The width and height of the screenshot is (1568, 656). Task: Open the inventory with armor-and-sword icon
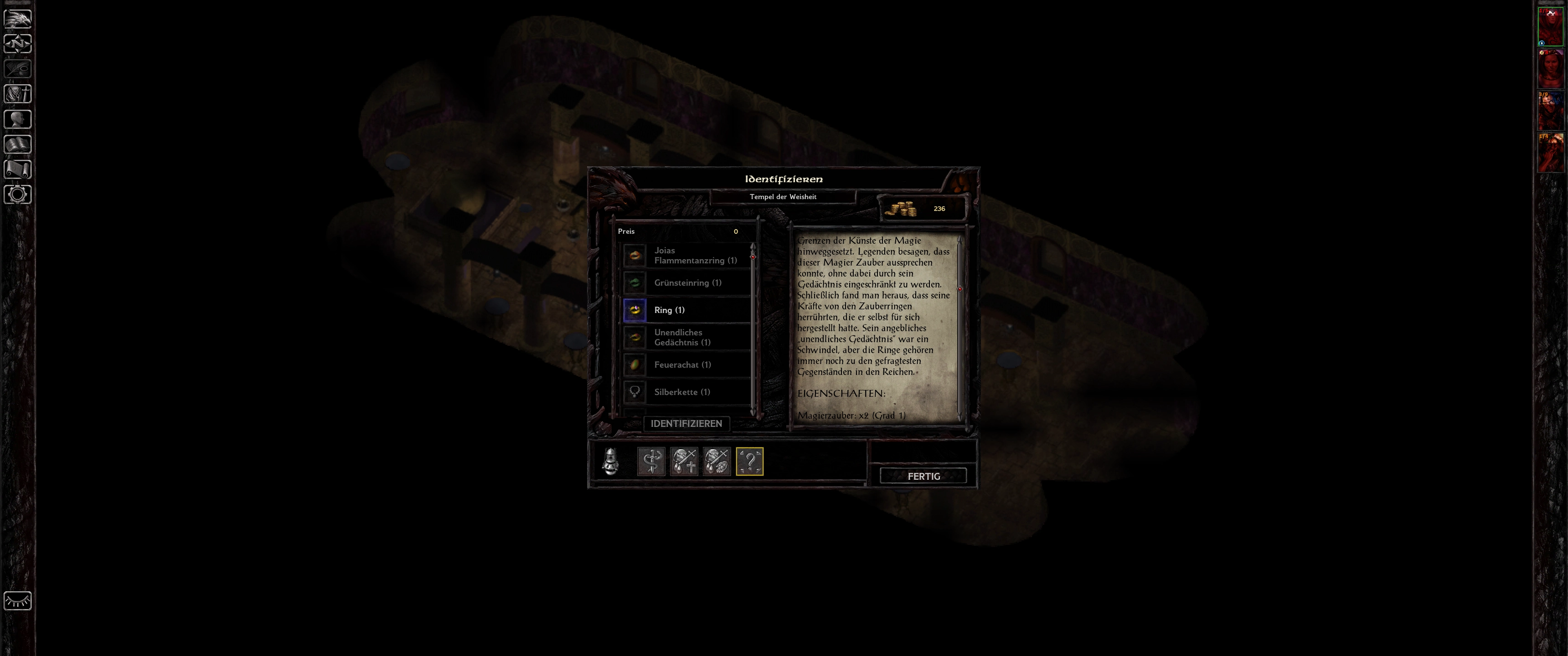click(x=18, y=94)
